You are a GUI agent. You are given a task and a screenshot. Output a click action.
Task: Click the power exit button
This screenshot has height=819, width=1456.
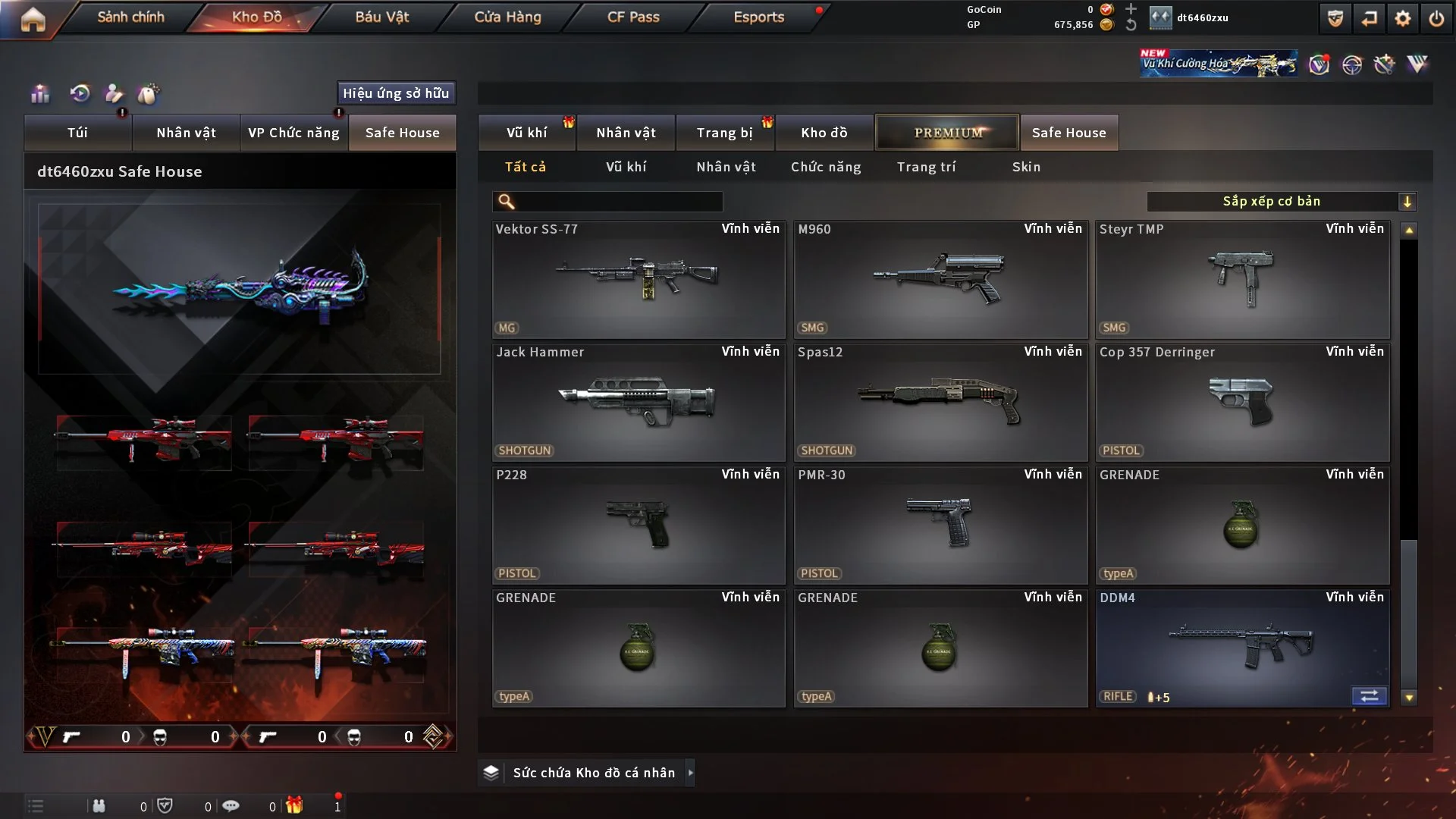1436,18
